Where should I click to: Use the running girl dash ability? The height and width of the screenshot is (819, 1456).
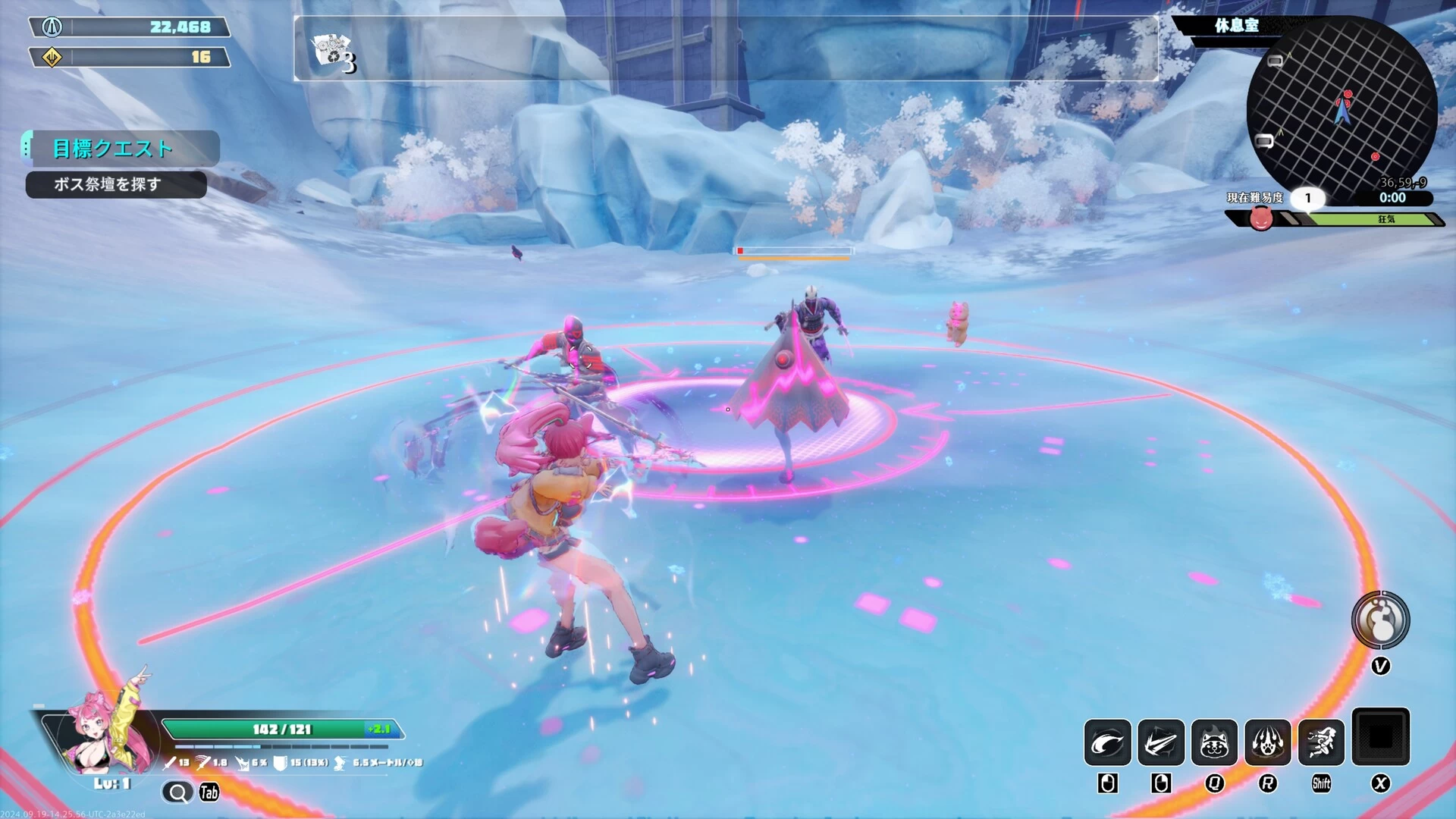(x=1321, y=742)
